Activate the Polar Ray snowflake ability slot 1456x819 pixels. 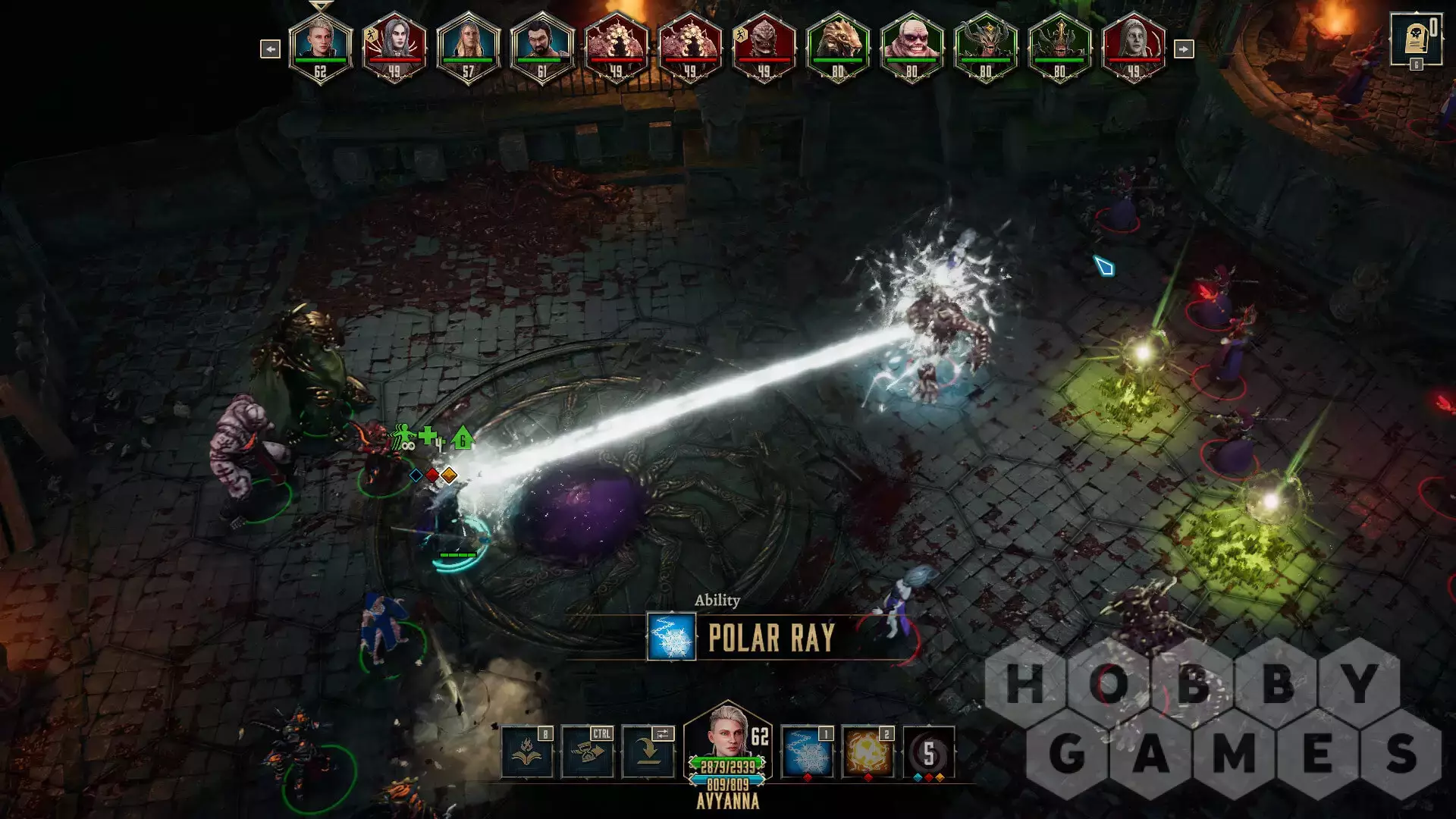coord(807,752)
